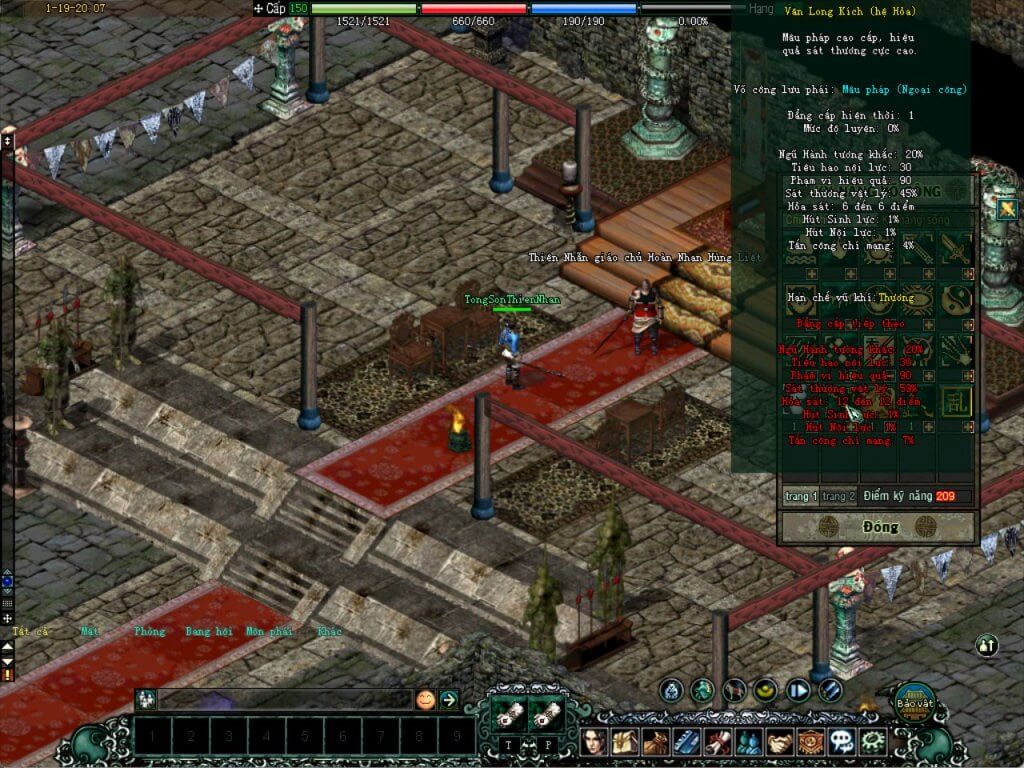The width and height of the screenshot is (1024, 768).
Task: Select the Môn phái chat channel
Action: (x=268, y=632)
